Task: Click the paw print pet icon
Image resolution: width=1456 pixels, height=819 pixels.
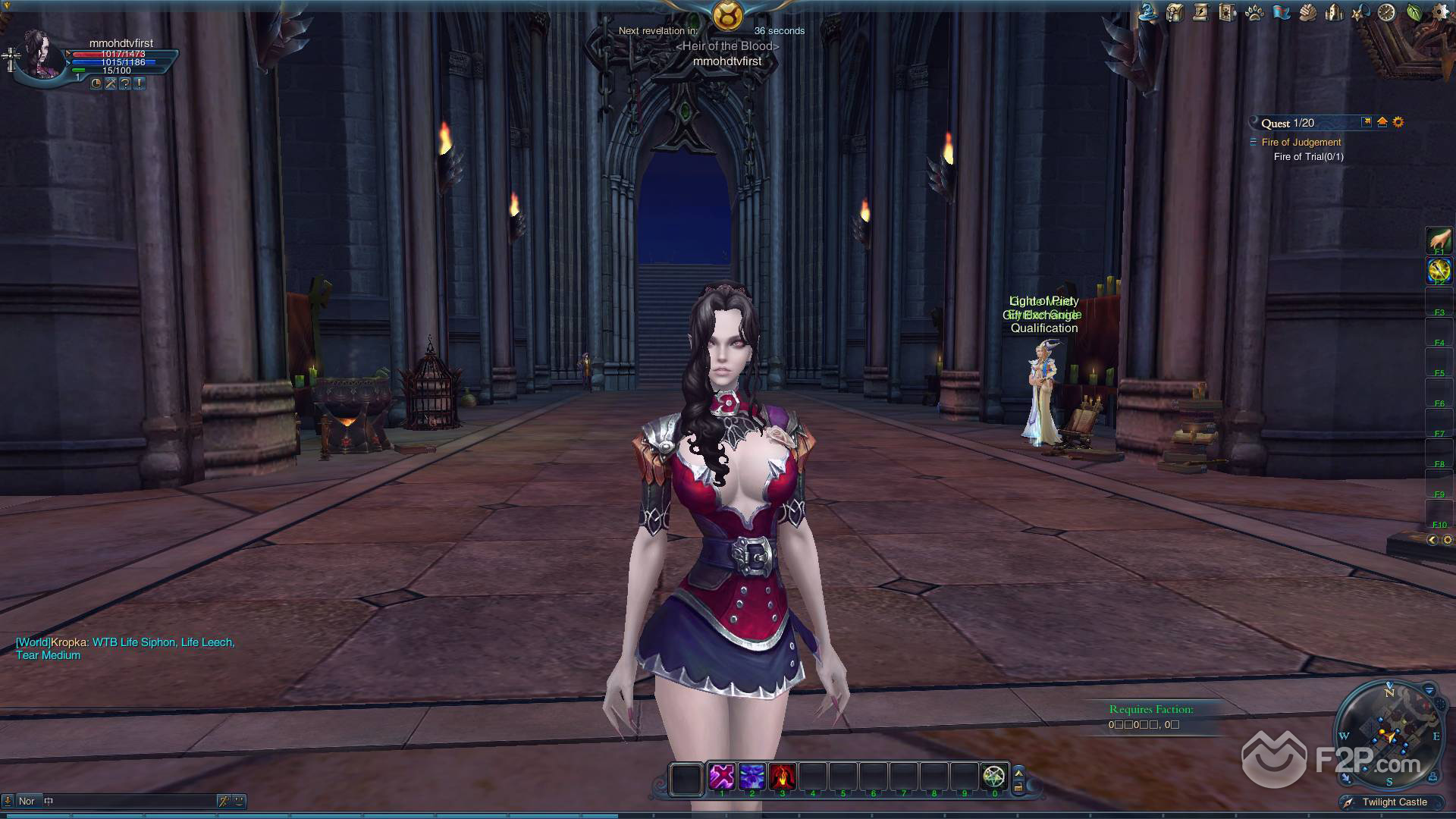Action: point(1254,12)
